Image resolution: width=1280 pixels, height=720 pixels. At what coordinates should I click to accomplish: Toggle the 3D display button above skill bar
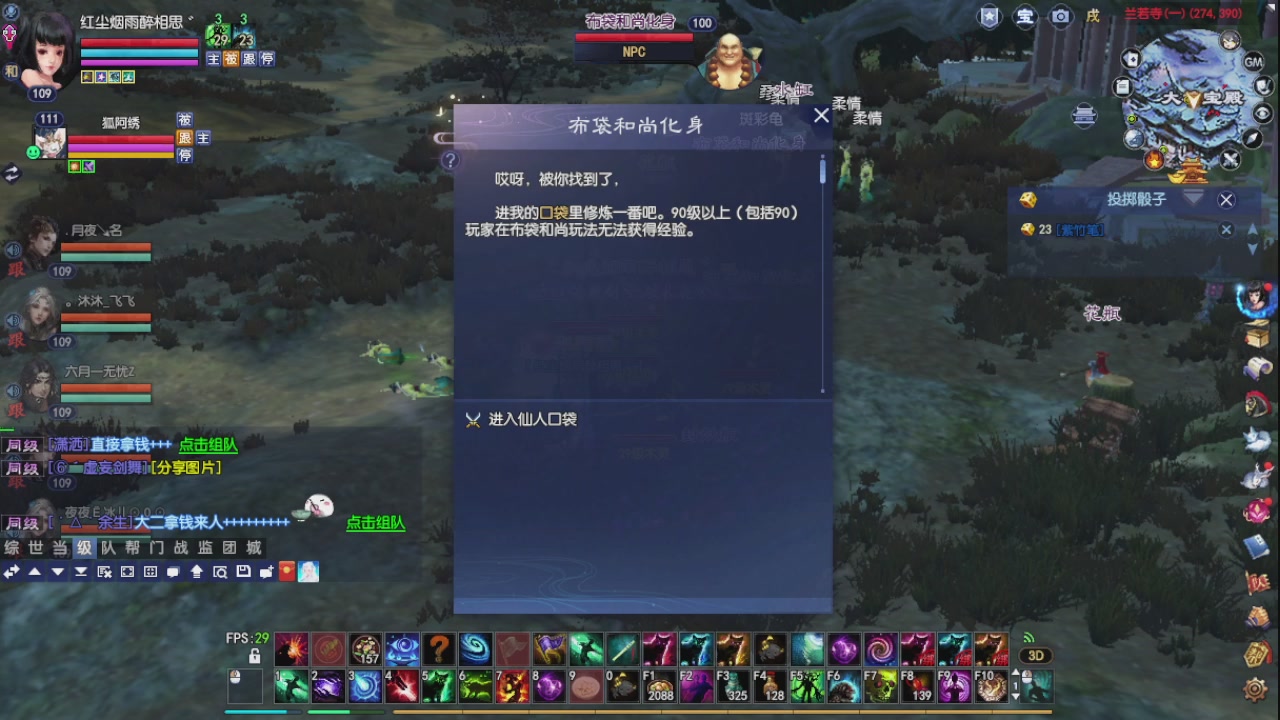pos(1037,655)
